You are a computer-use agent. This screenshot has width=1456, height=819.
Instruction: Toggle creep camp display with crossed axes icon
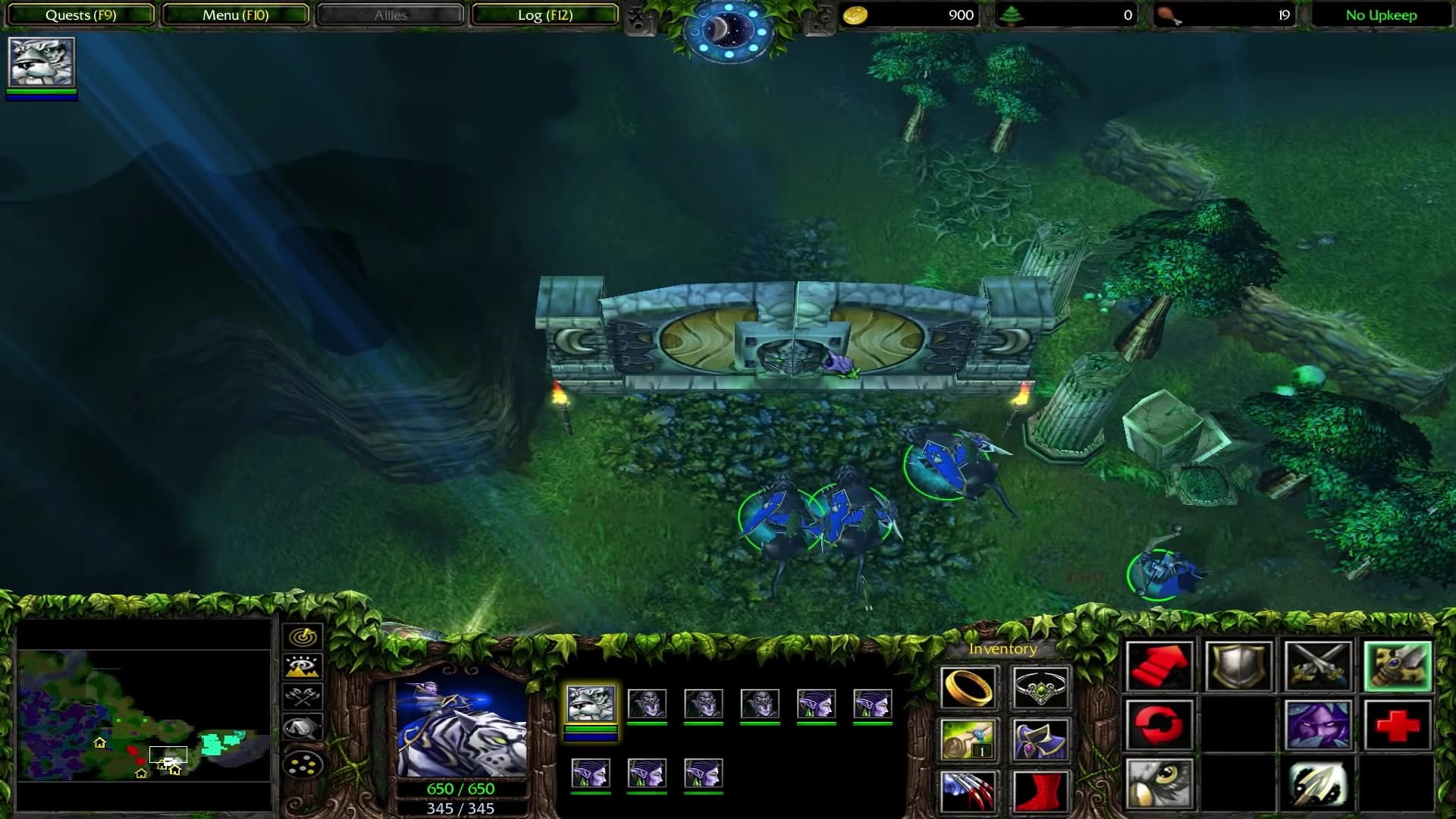(303, 696)
